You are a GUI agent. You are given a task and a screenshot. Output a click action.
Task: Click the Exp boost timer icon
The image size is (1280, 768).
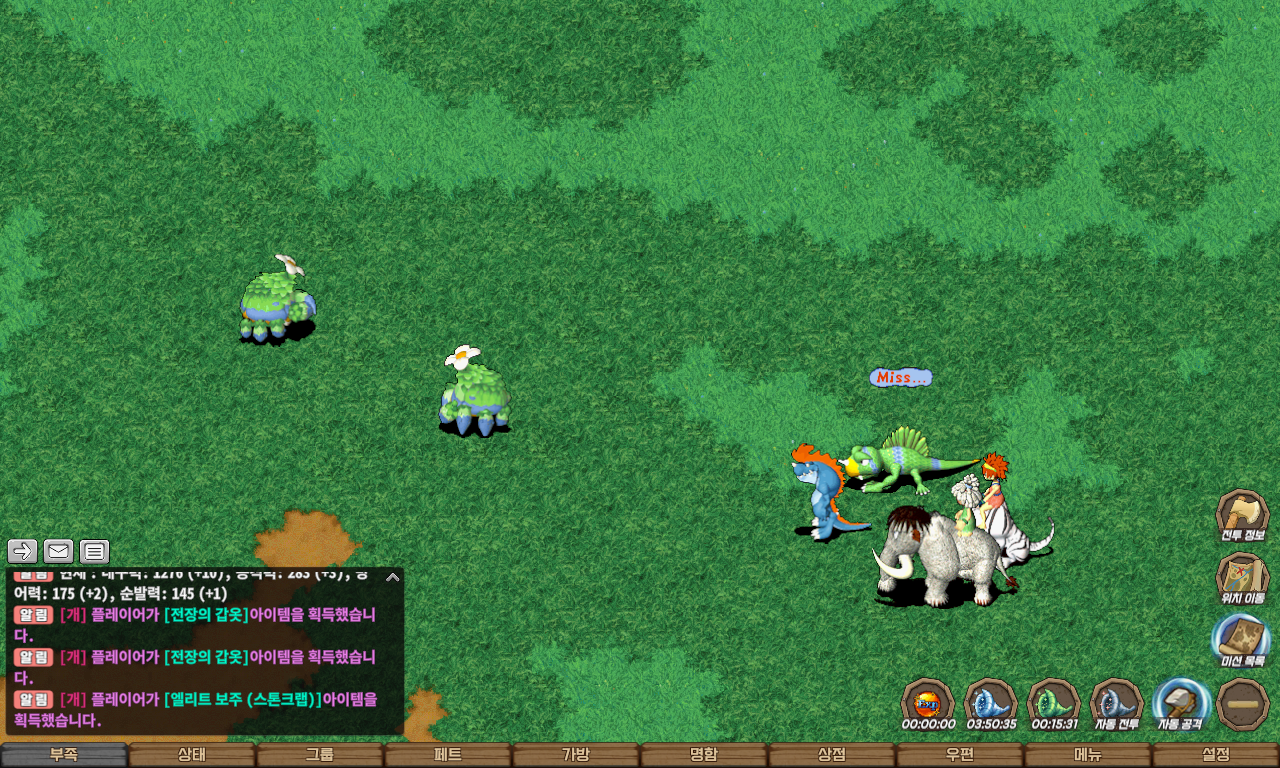928,703
